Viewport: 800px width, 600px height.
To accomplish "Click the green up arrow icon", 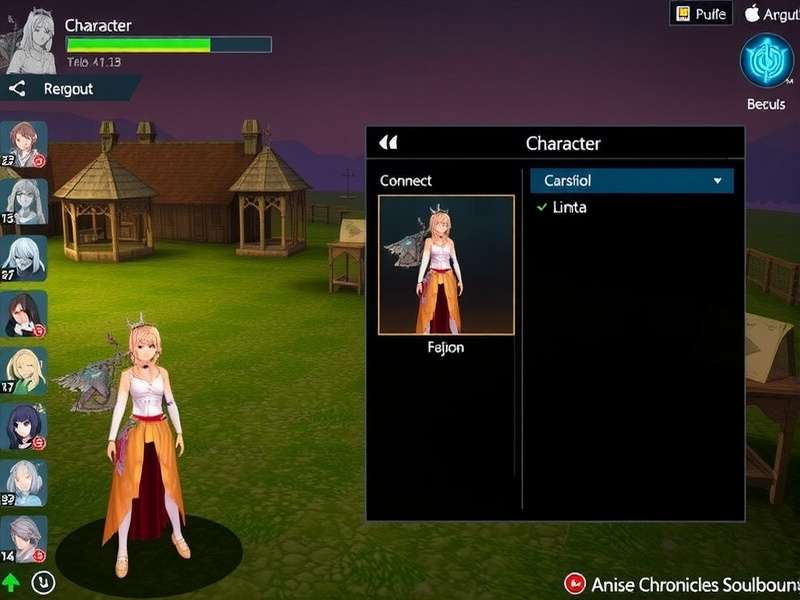I will pyautogui.click(x=12, y=582).
